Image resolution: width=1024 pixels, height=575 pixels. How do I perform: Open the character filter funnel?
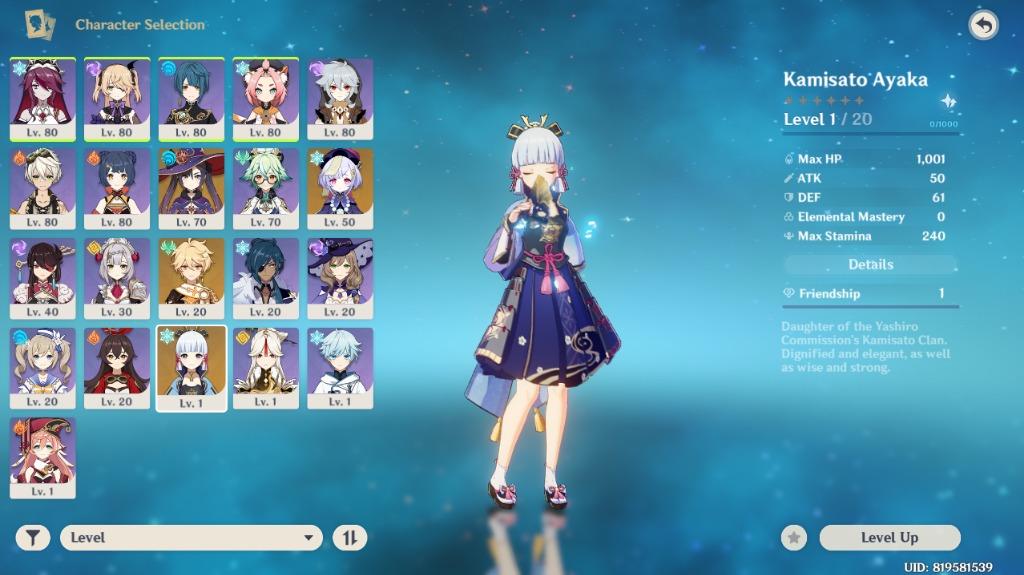click(x=33, y=538)
